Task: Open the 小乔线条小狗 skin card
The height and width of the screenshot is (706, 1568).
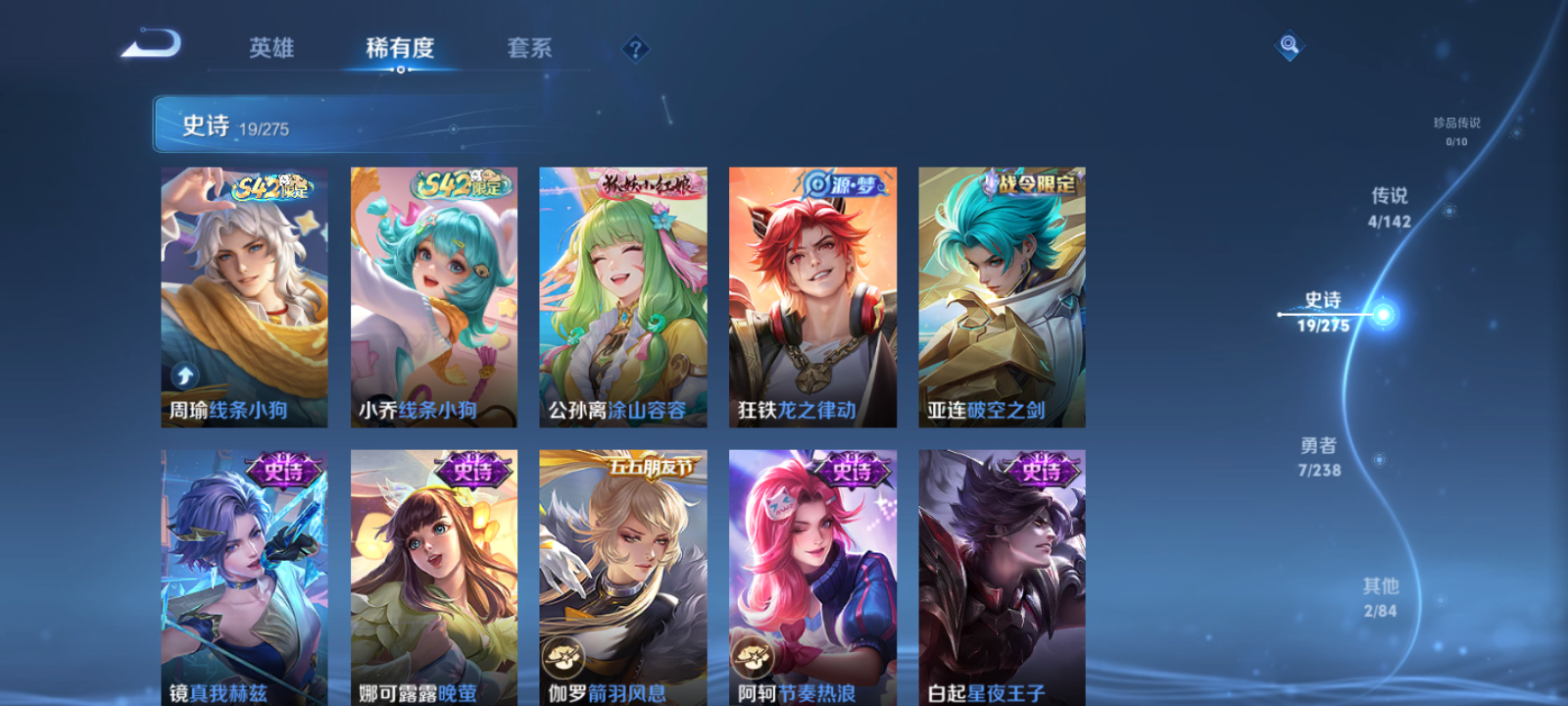Action: point(432,294)
